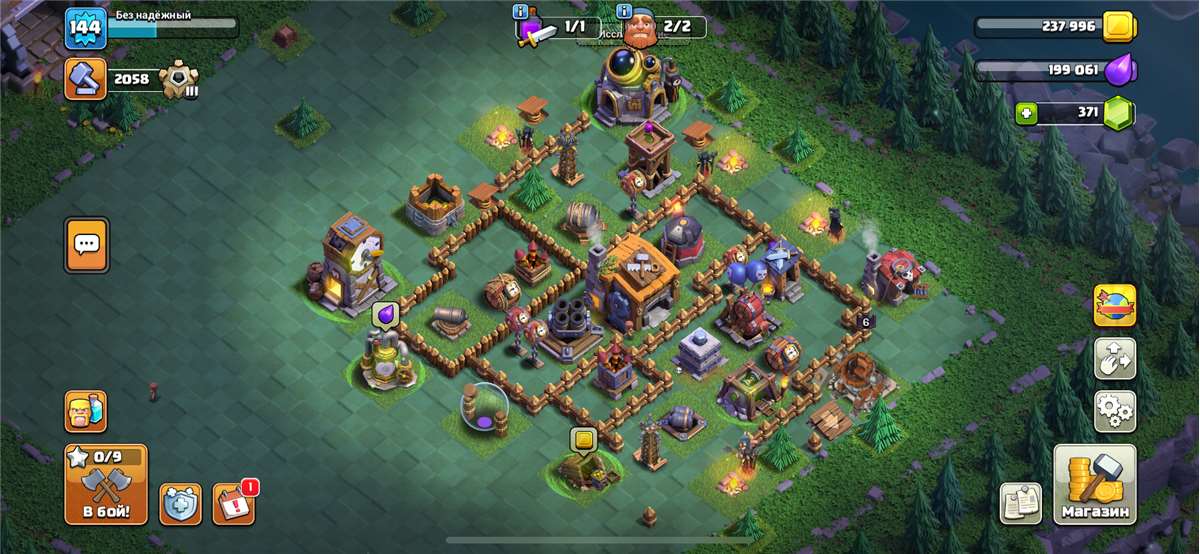Open the globe world travel button
This screenshot has height=554, width=1200.
(x=1114, y=306)
